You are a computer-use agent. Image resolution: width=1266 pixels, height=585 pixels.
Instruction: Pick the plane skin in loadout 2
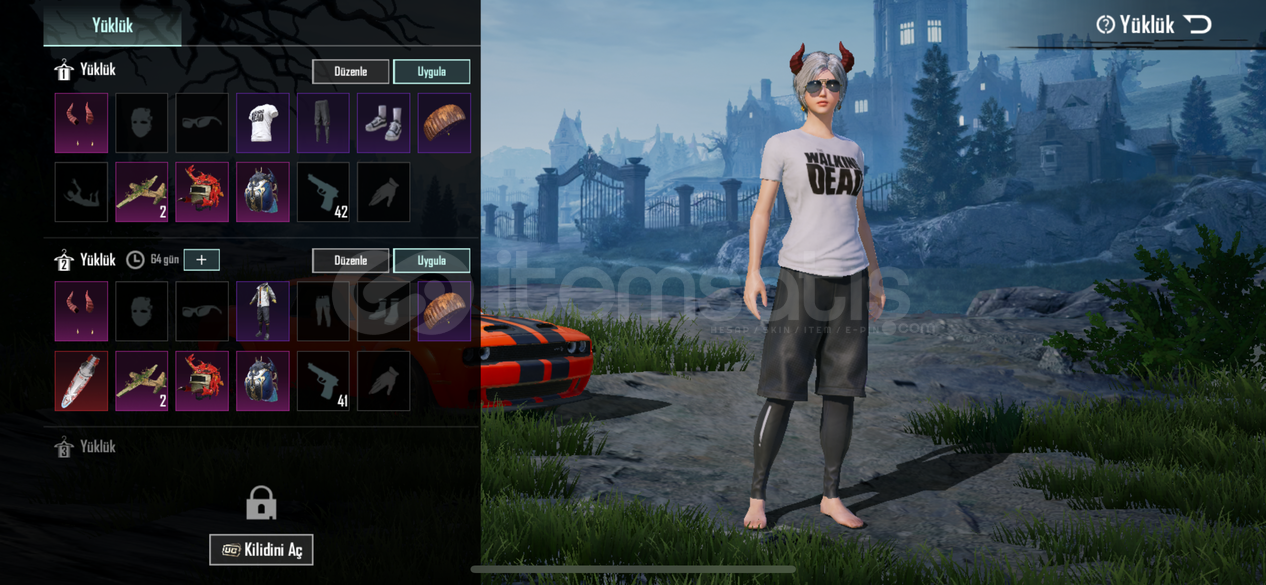pyautogui.click(x=142, y=381)
